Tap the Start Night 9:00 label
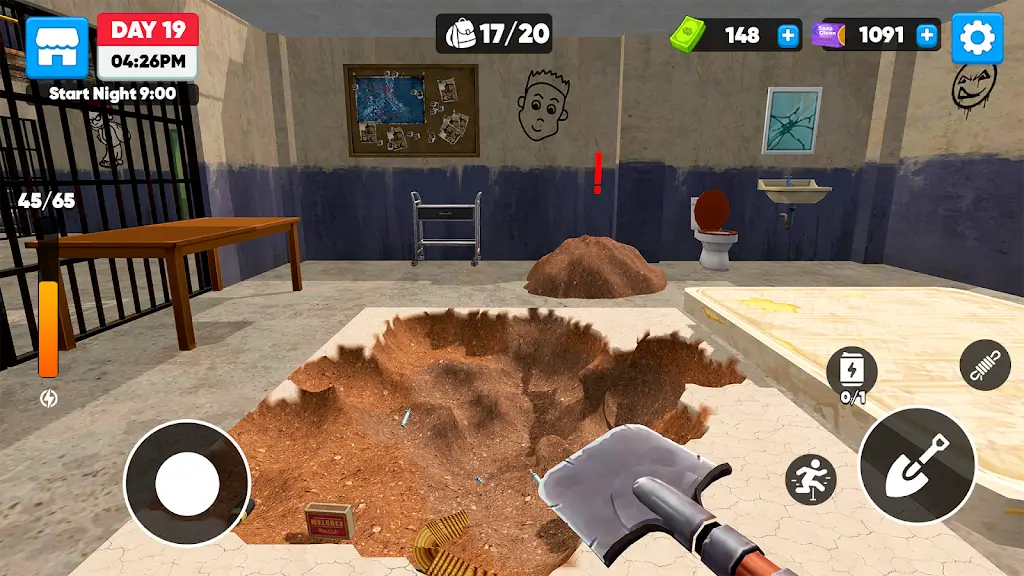The width and height of the screenshot is (1024, 576). point(112,94)
